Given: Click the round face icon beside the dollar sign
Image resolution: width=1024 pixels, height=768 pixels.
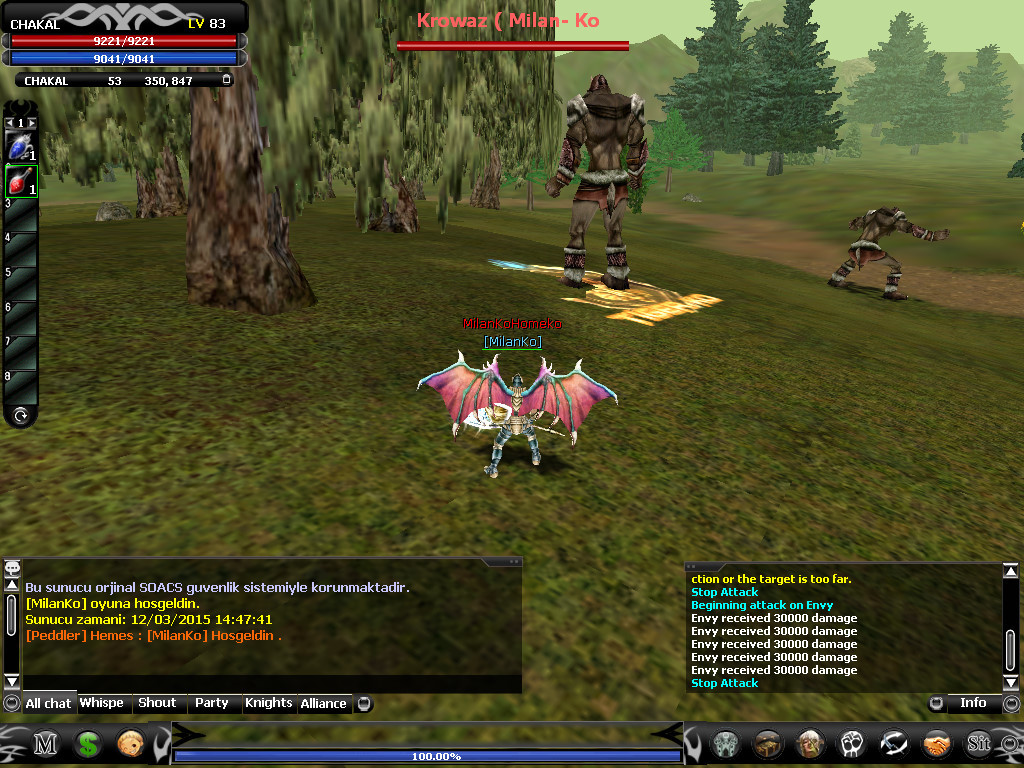Looking at the screenshot, I should [130, 744].
